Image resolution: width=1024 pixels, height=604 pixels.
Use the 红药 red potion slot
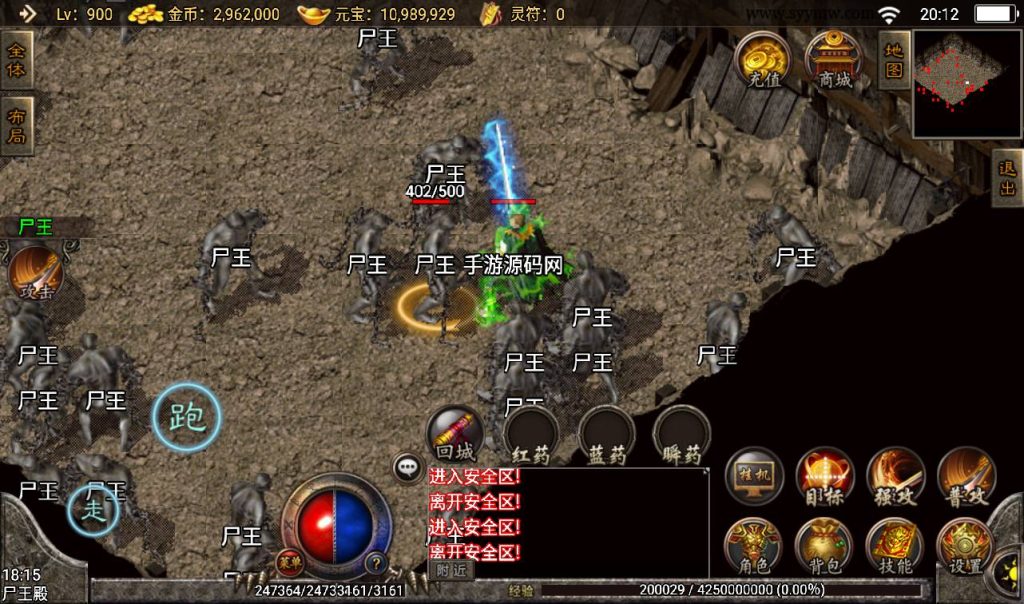click(x=531, y=436)
